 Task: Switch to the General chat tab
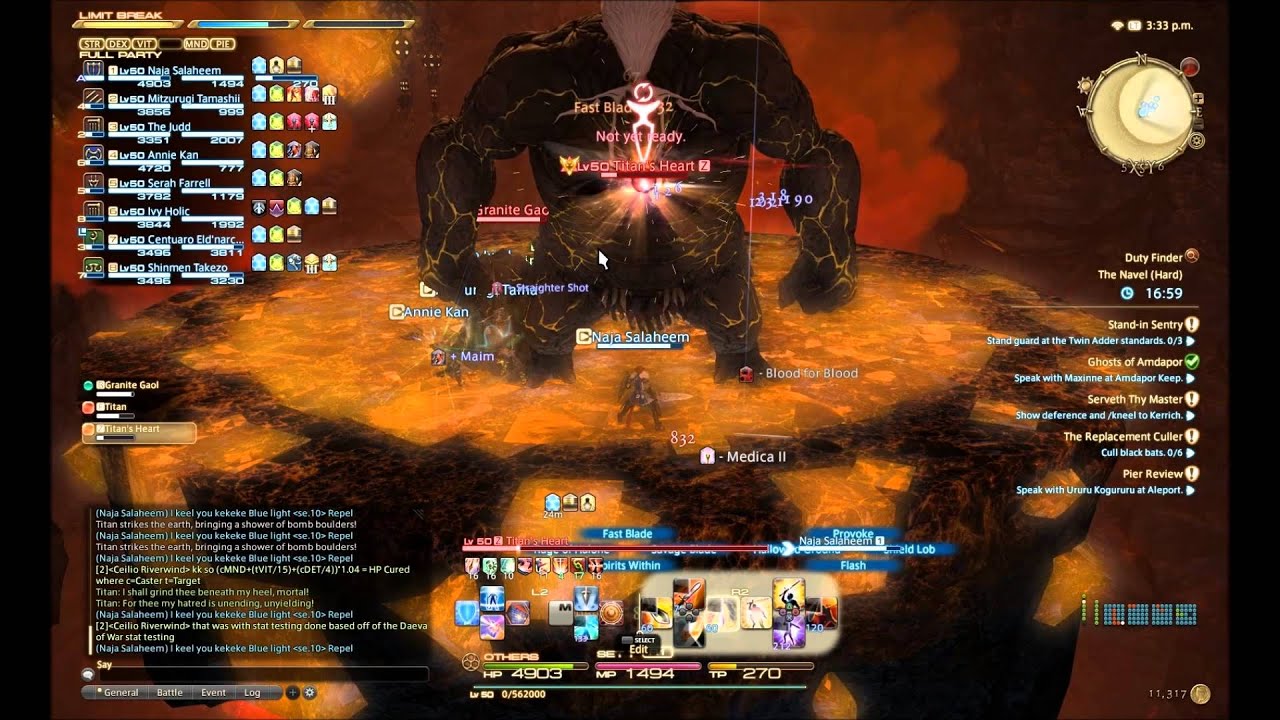pyautogui.click(x=118, y=692)
